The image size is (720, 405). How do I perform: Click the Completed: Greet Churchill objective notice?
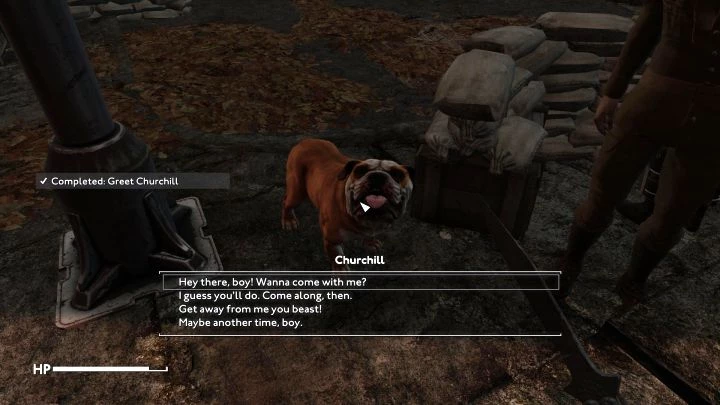tap(131, 181)
